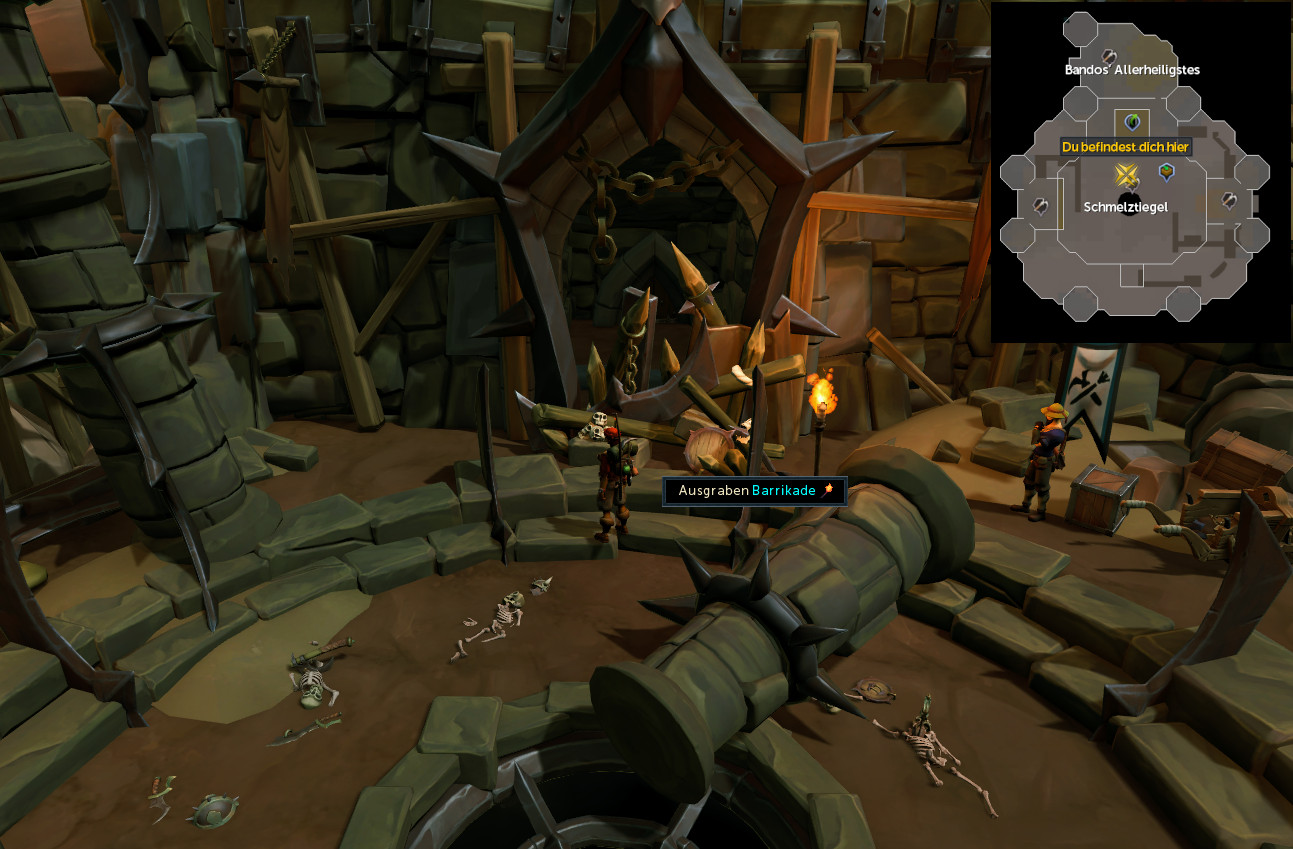Viewport: 1293px width, 849px height.
Task: Click the yellow star player position marker
Action: point(1127,176)
